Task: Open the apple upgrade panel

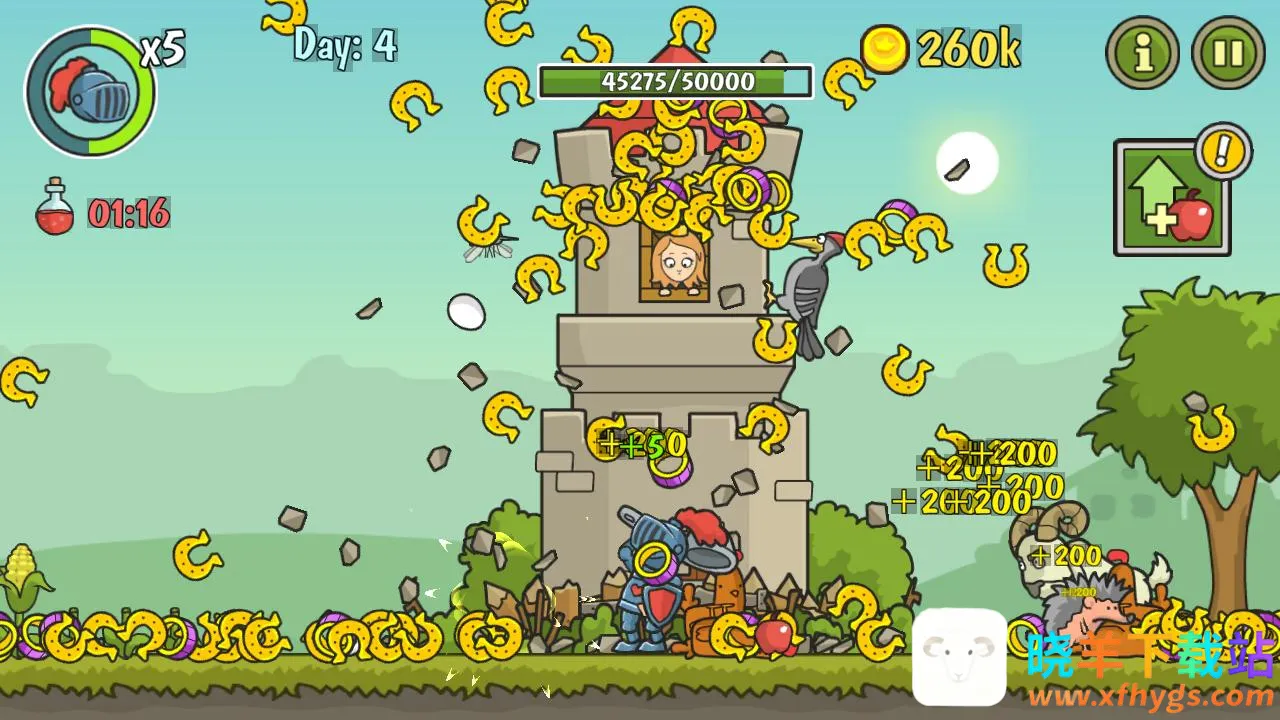Action: (x=1171, y=198)
